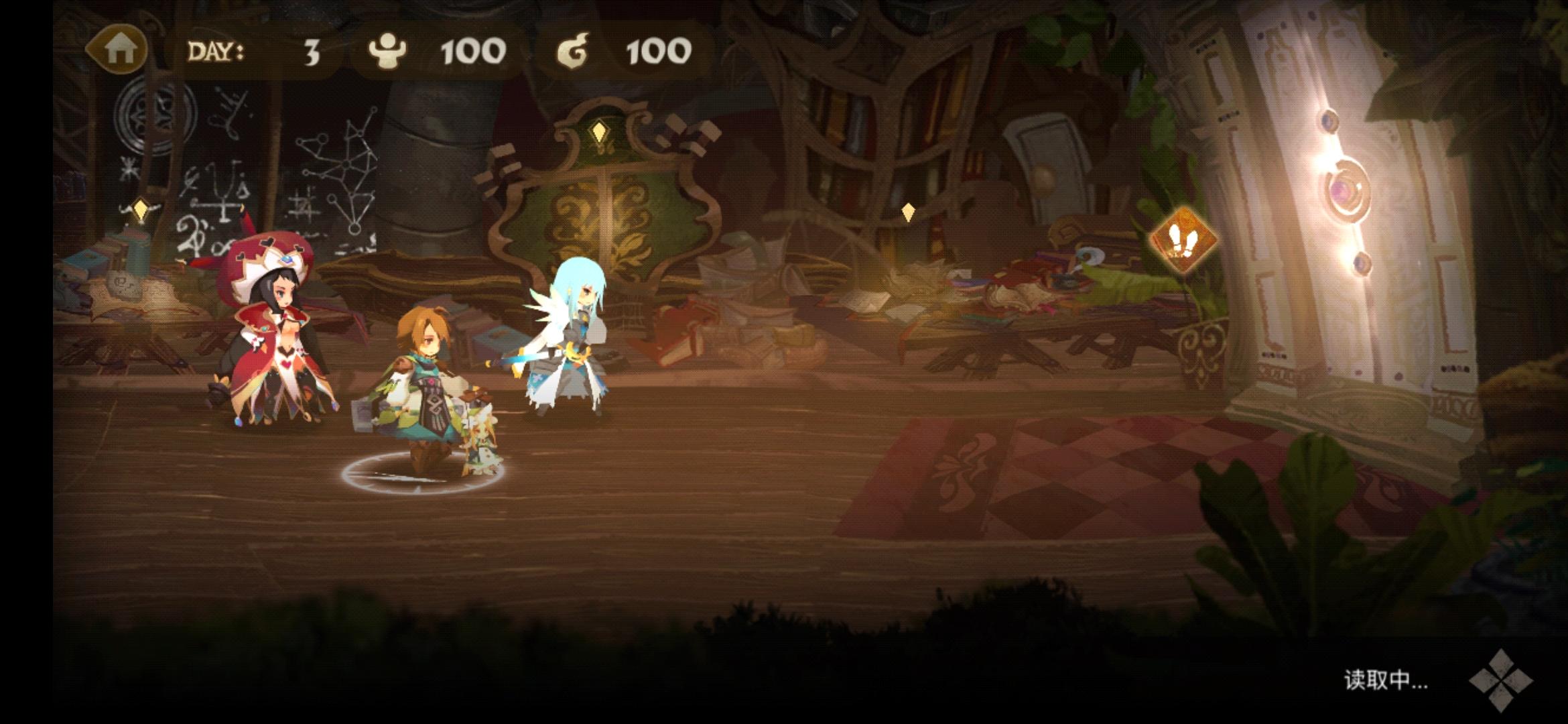Image resolution: width=1568 pixels, height=724 pixels.
Task: Tap the yellow diamond marker above the green mirror
Action: tap(600, 133)
